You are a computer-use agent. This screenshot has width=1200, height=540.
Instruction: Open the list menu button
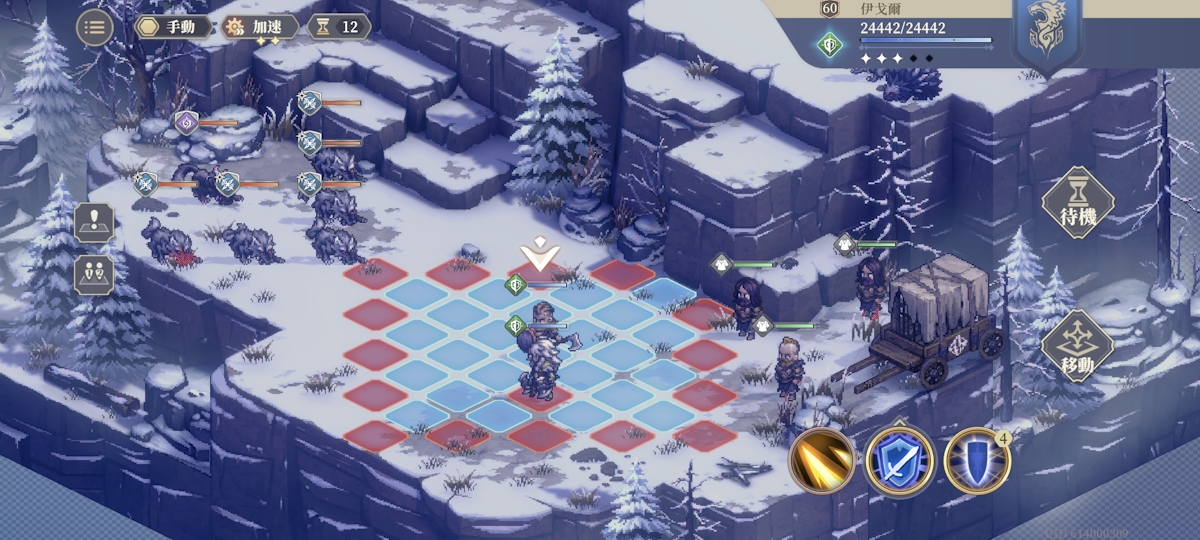[94, 27]
